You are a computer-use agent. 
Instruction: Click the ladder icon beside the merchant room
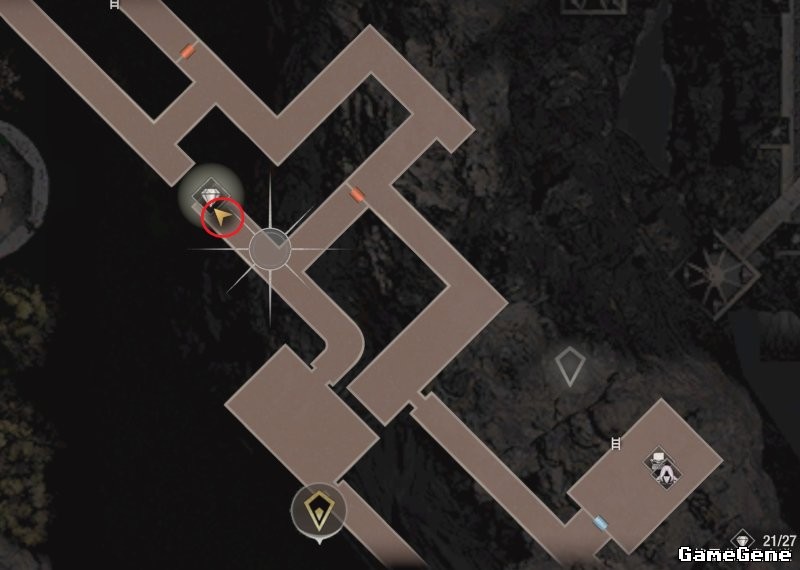616,443
